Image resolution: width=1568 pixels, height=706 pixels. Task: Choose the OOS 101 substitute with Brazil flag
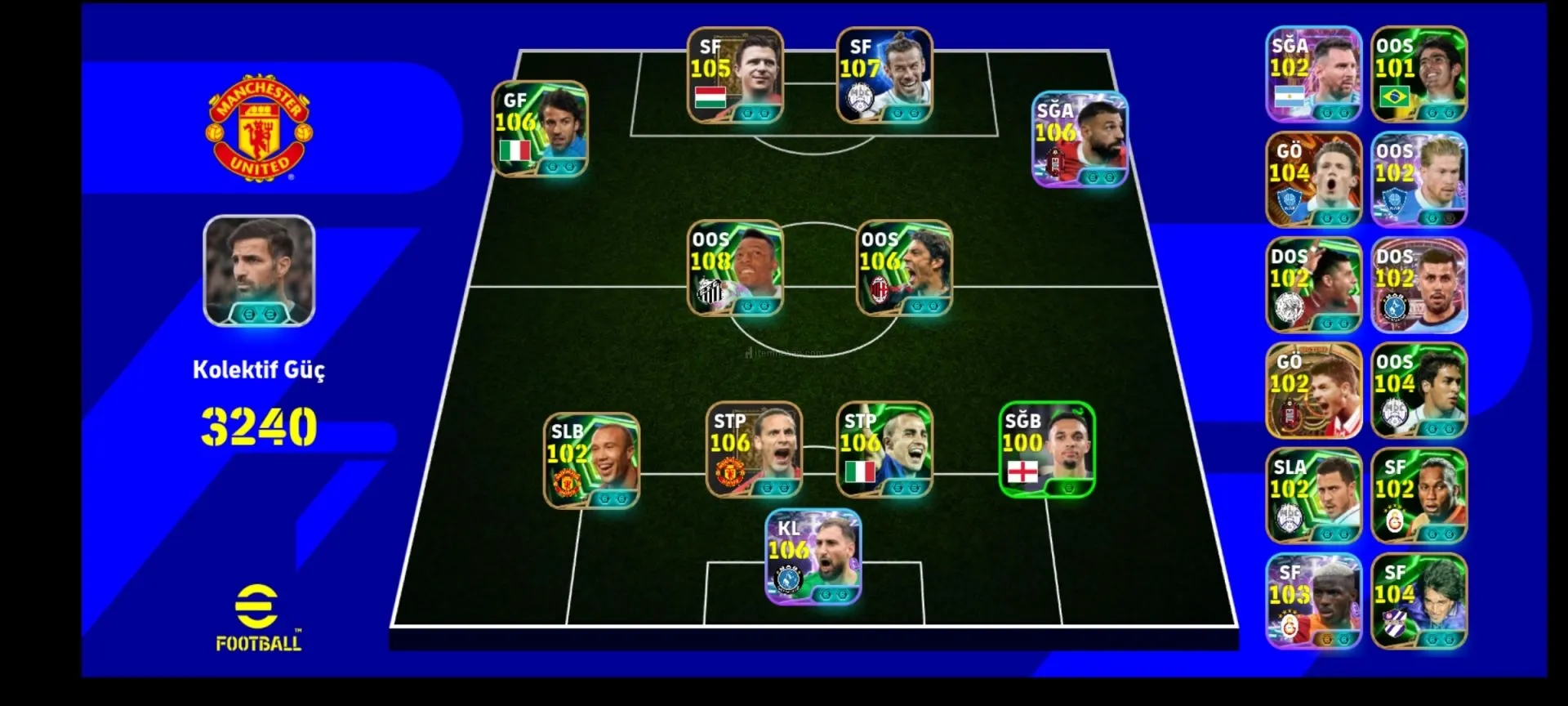point(1419,74)
